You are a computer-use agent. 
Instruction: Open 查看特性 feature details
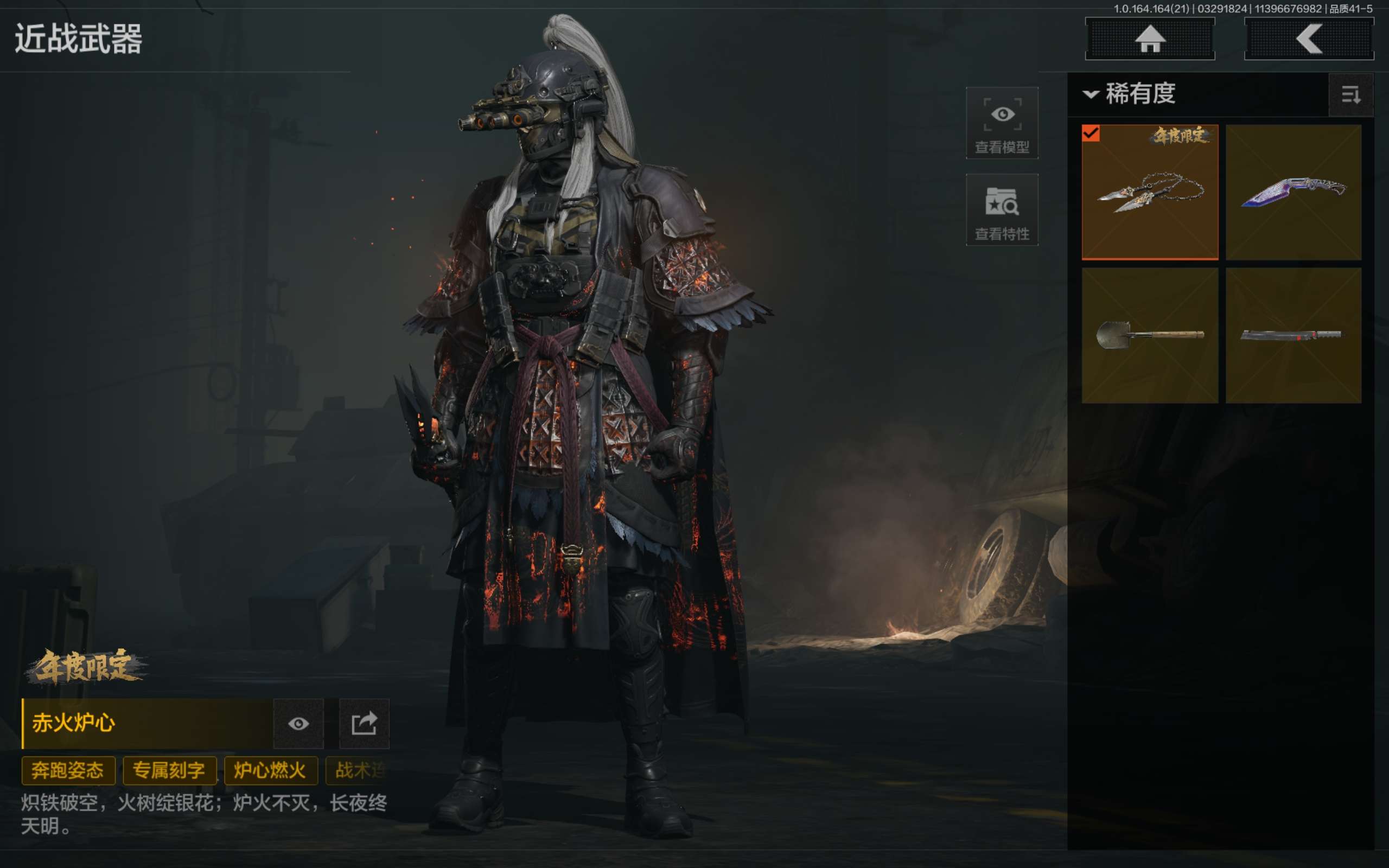click(1002, 210)
